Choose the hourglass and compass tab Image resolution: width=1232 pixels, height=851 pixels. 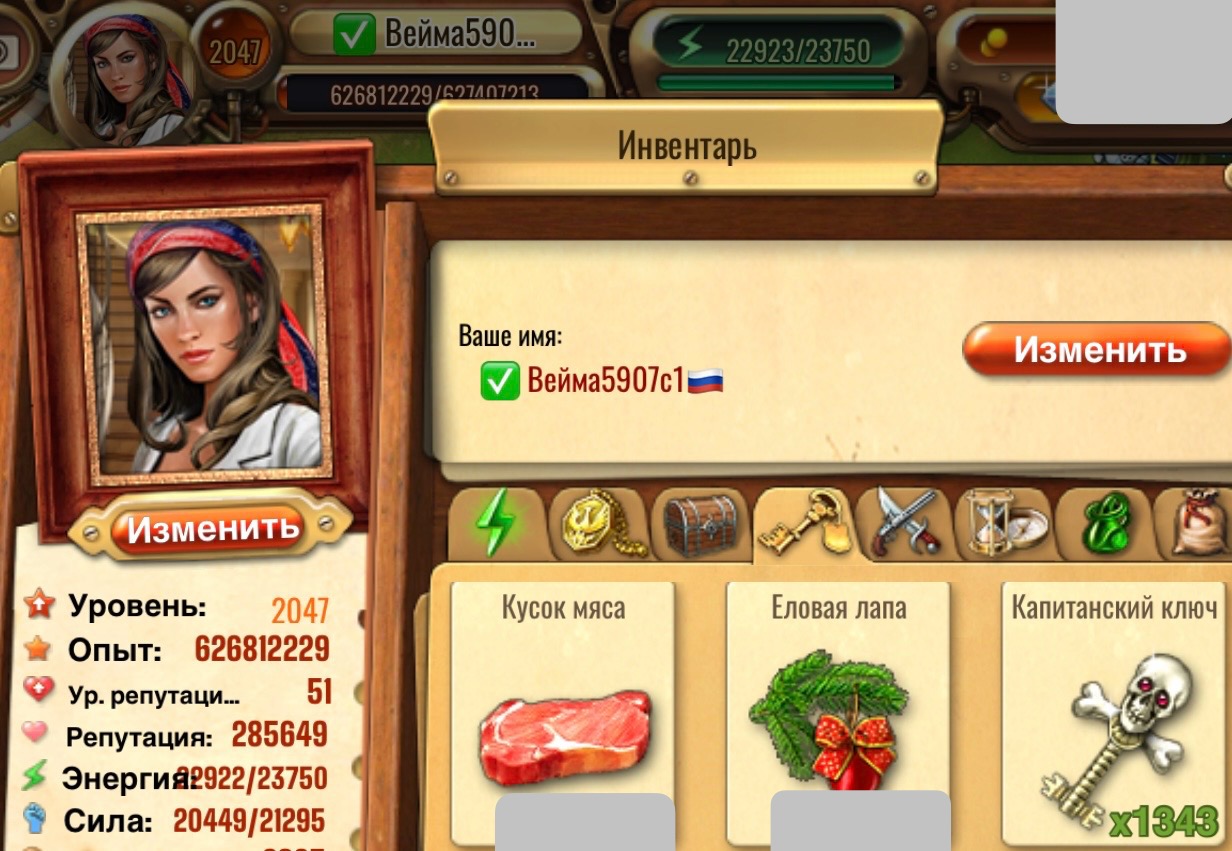point(1003,524)
